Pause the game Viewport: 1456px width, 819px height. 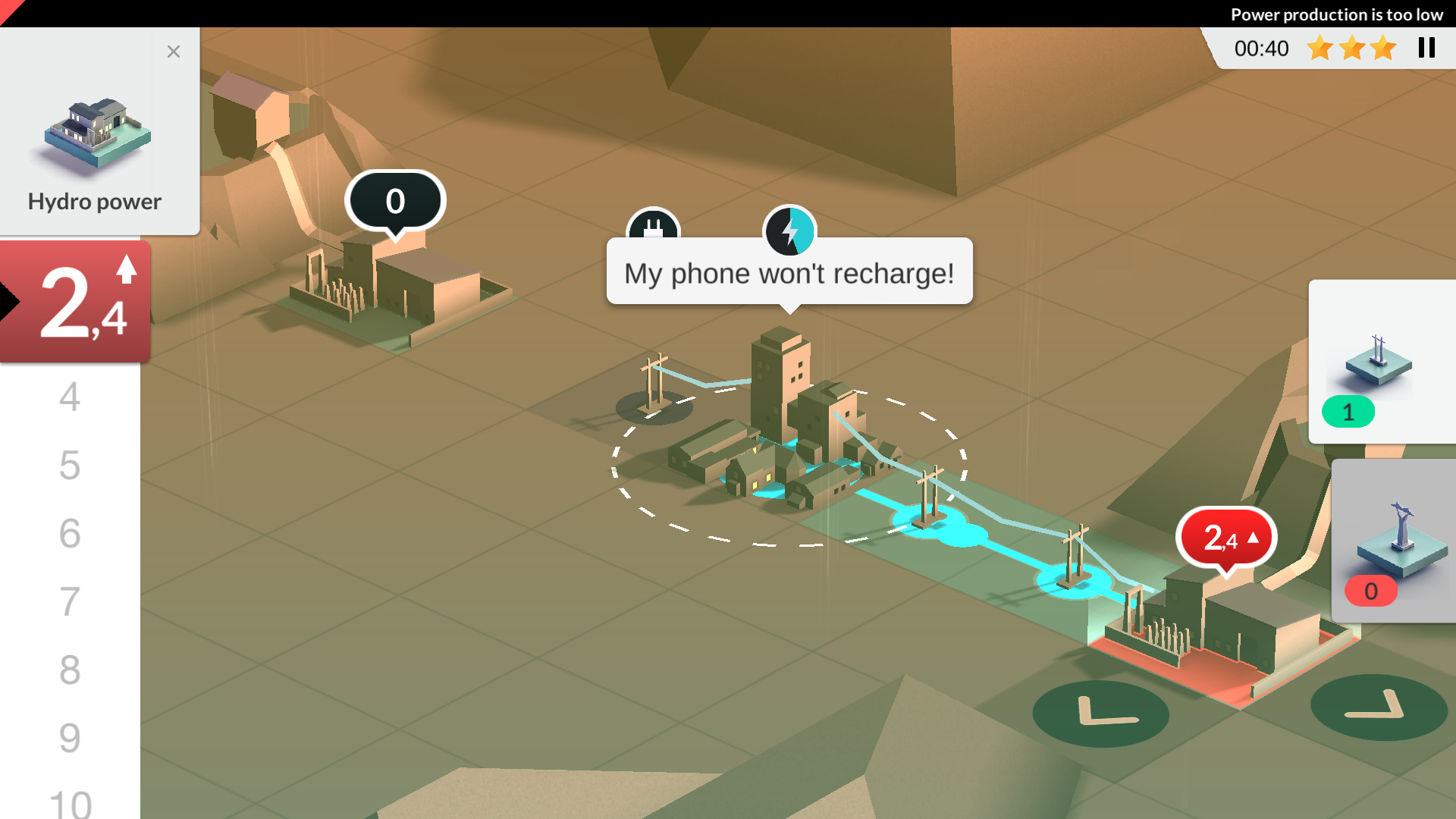(1426, 48)
